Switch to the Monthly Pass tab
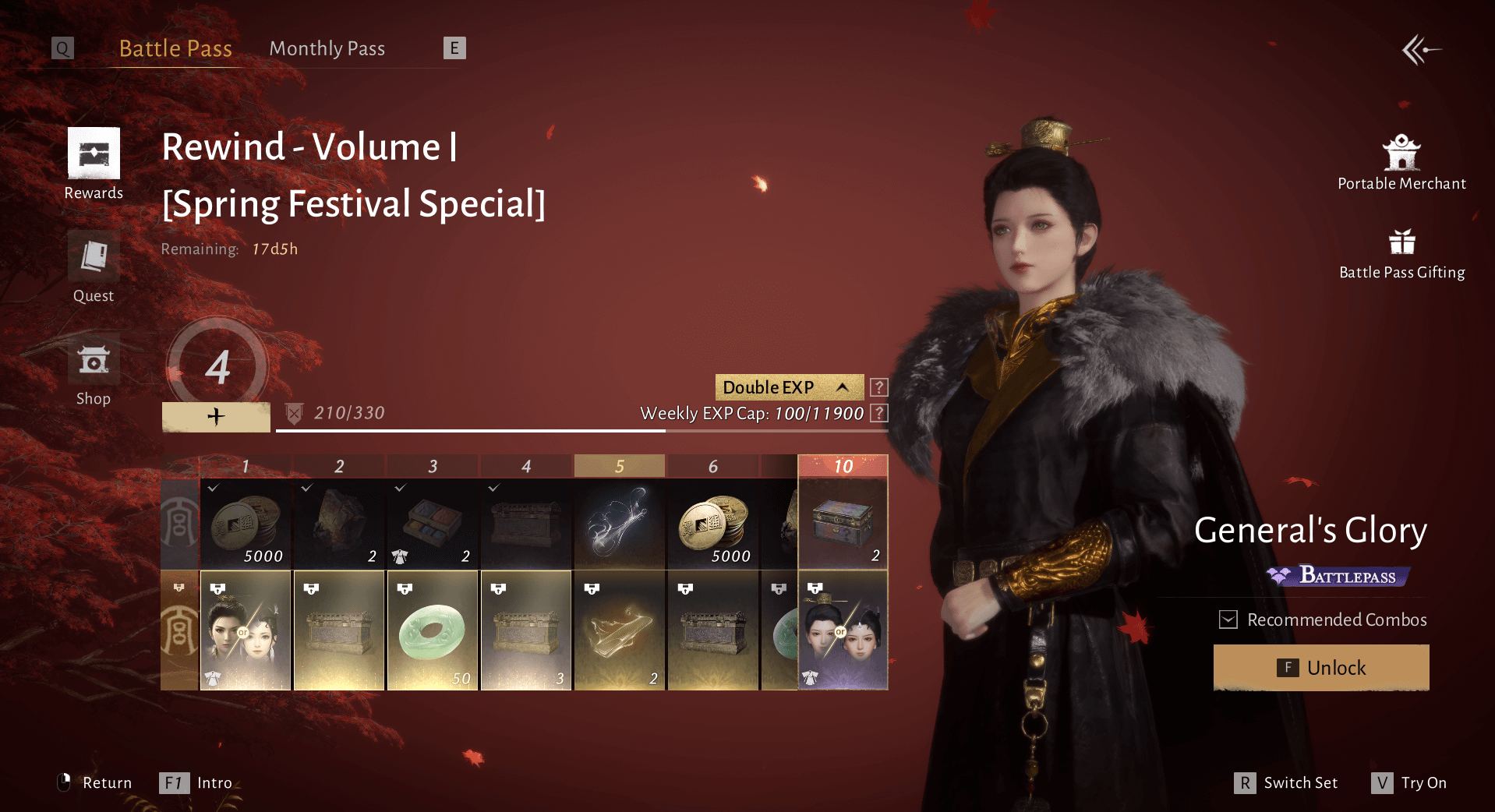The width and height of the screenshot is (1495, 812). [x=327, y=48]
